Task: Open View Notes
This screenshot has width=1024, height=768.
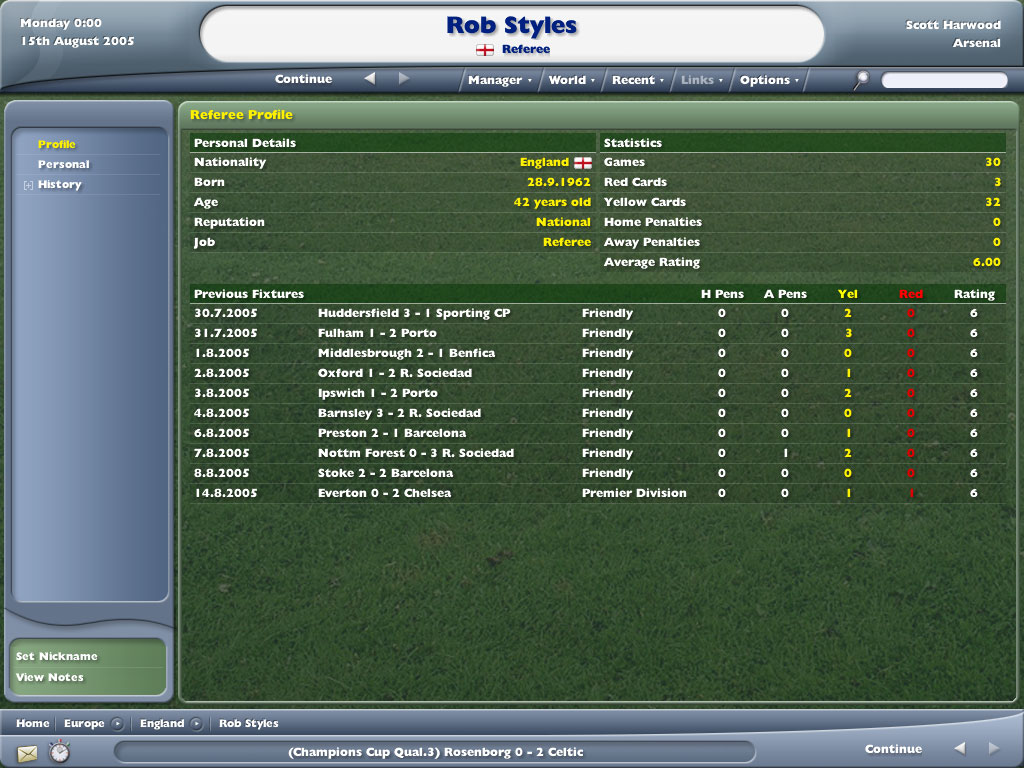Action: pos(50,677)
